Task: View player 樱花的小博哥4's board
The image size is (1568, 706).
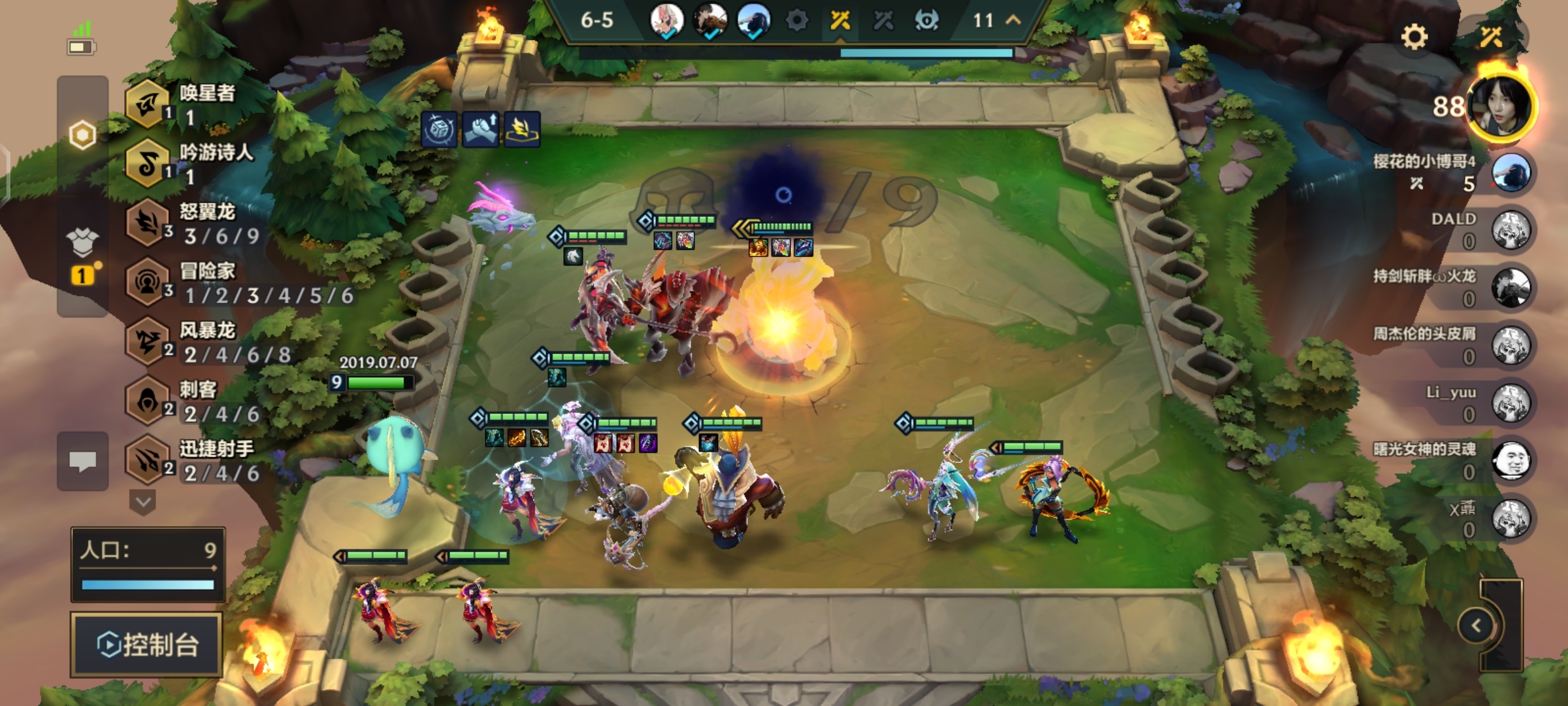Action: pos(1511,173)
